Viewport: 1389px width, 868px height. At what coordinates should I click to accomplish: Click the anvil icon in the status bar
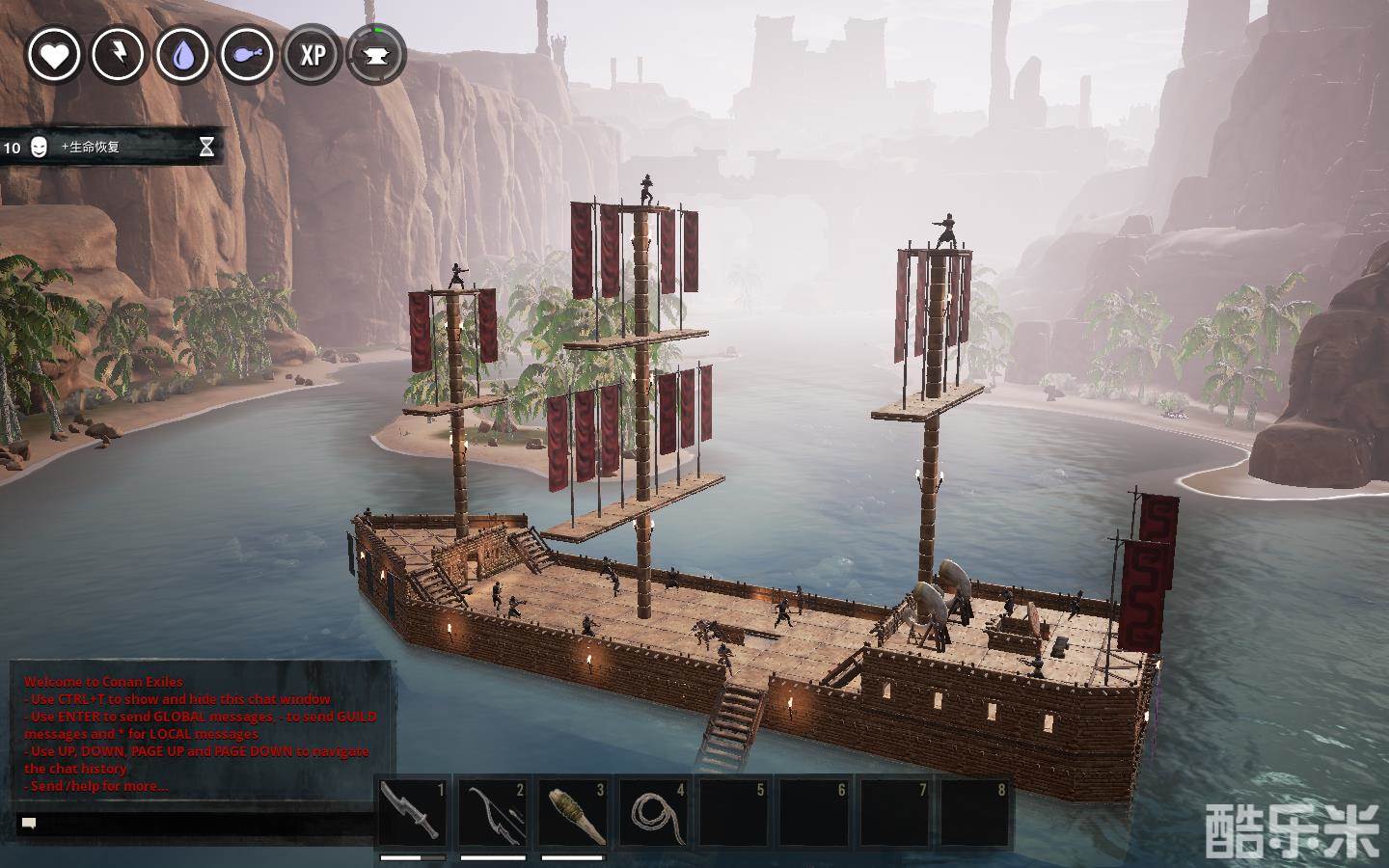click(375, 54)
